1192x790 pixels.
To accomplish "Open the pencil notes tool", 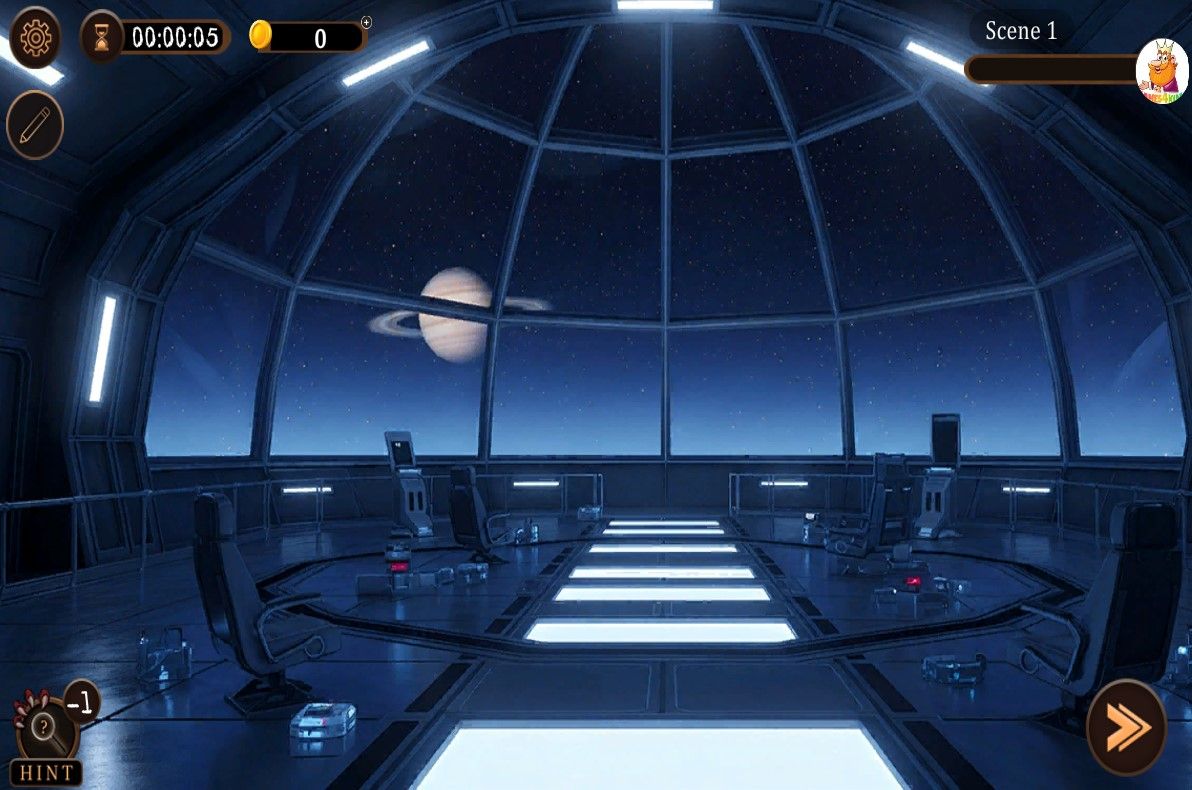I will point(35,125).
